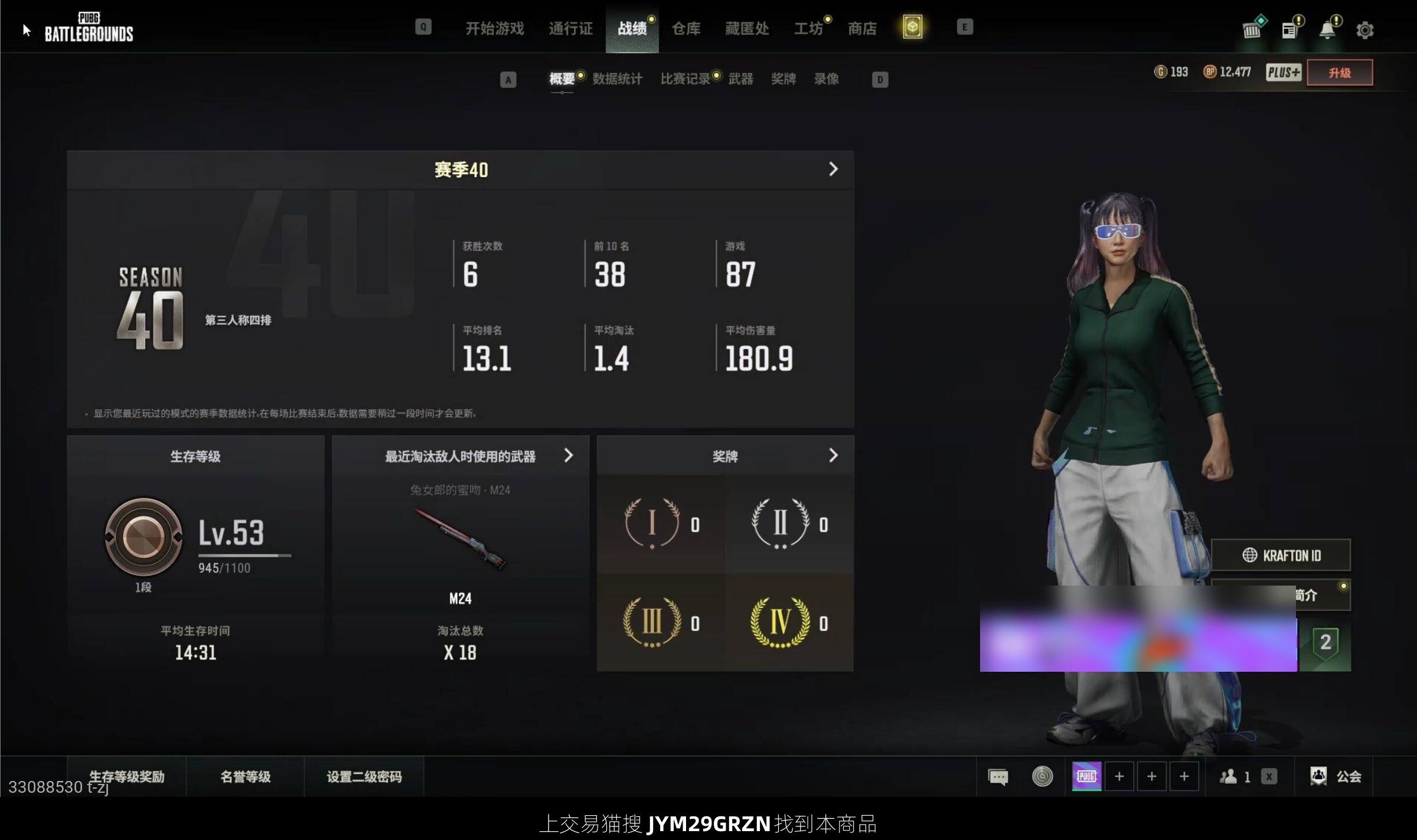Open the 工坊 workshop tab
The height and width of the screenshot is (840, 1417).
point(808,28)
